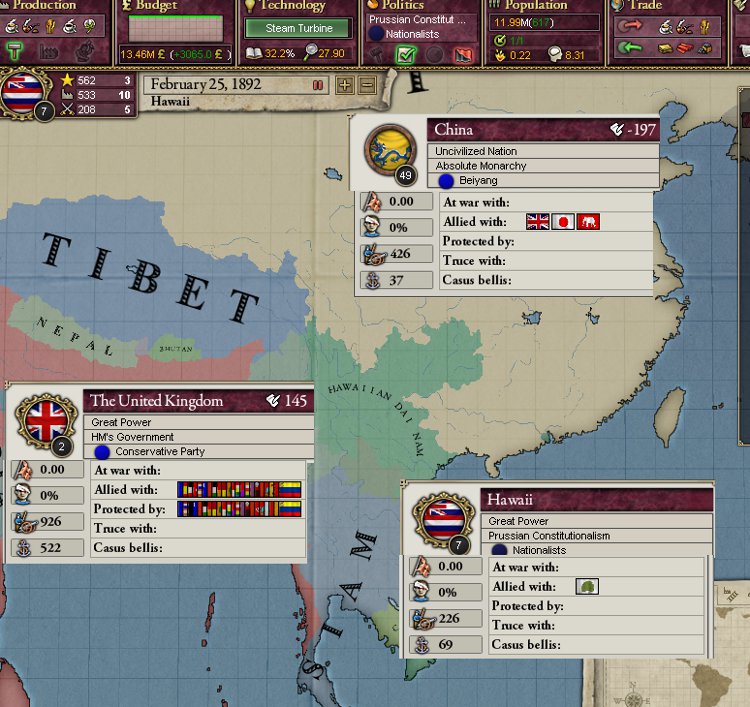Toggle pause on the date bar

pyautogui.click(x=318, y=85)
